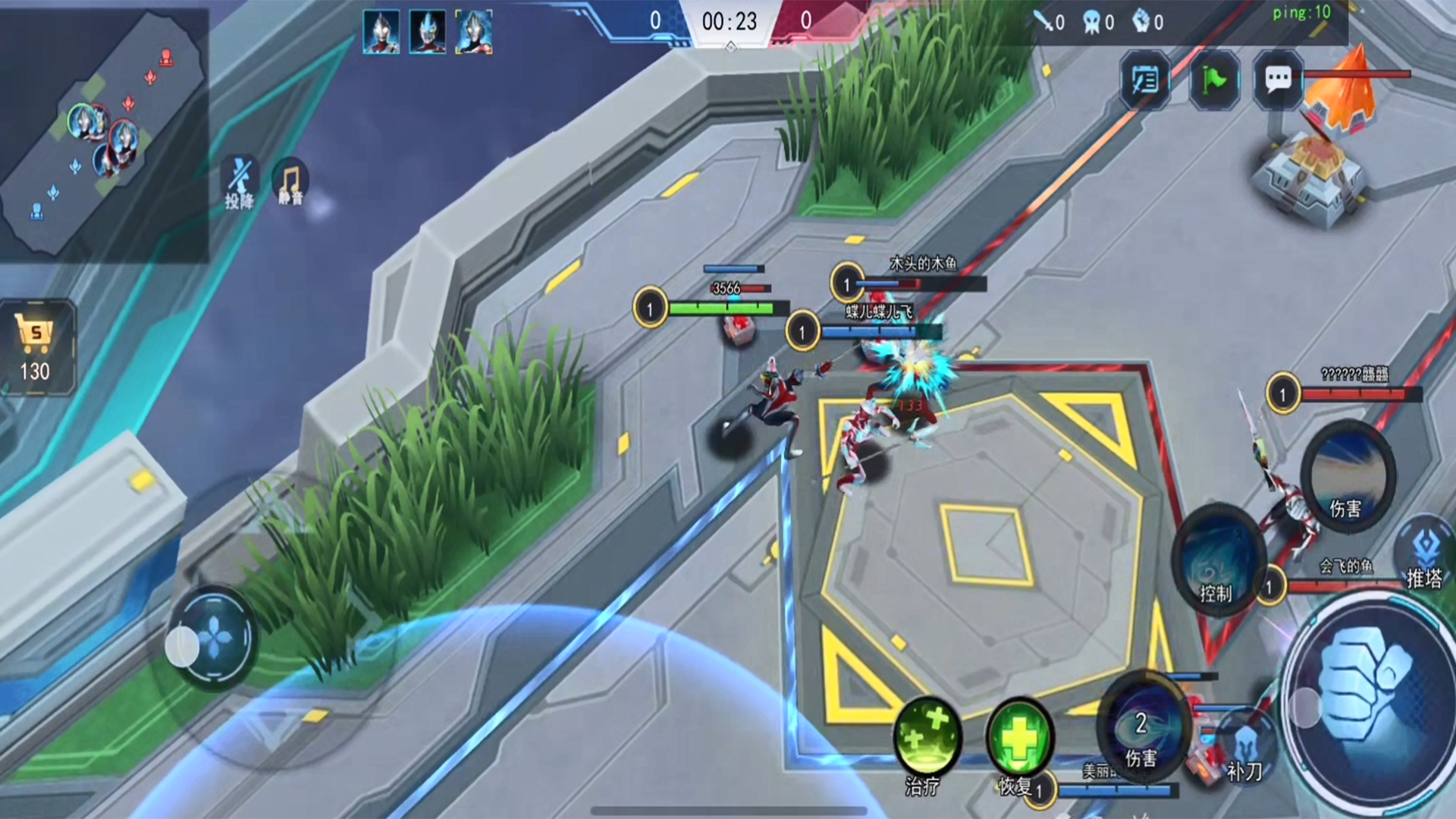Viewport: 1456px width, 819px height.
Task: Use the 恢复 recovery spell
Action: [x=1019, y=739]
